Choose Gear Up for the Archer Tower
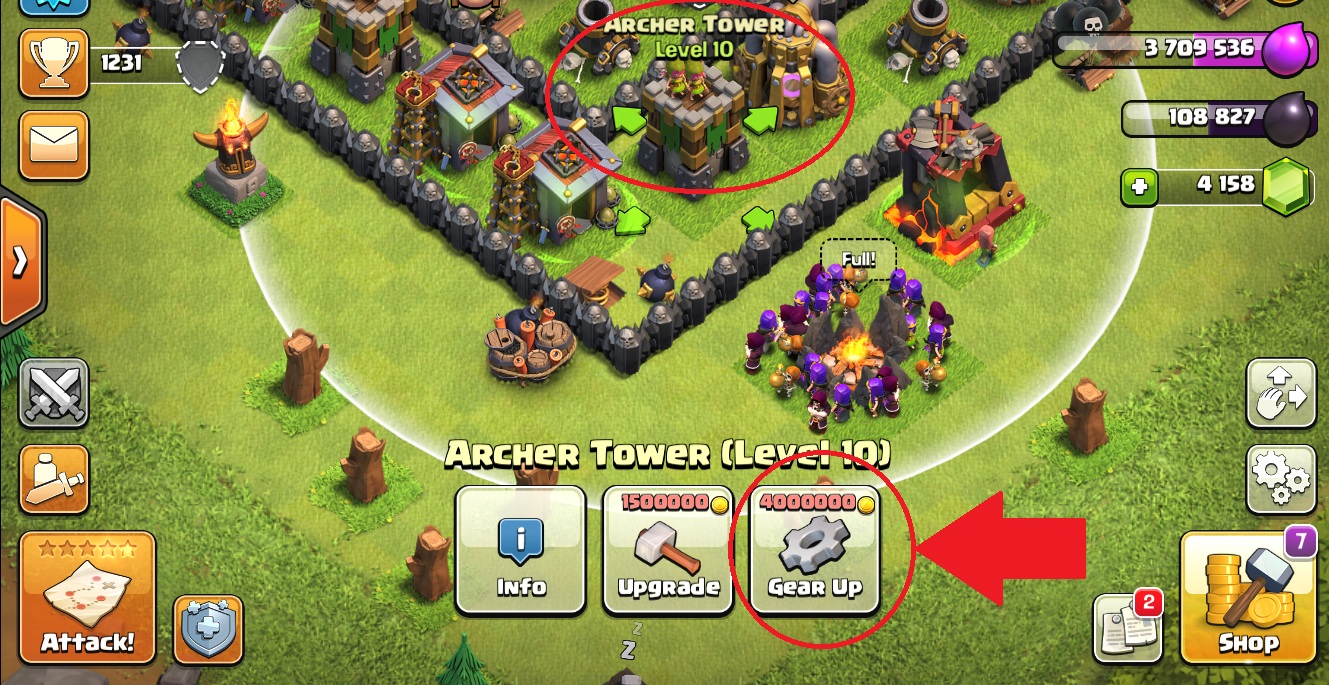Viewport: 1329px width, 685px height. [x=815, y=550]
